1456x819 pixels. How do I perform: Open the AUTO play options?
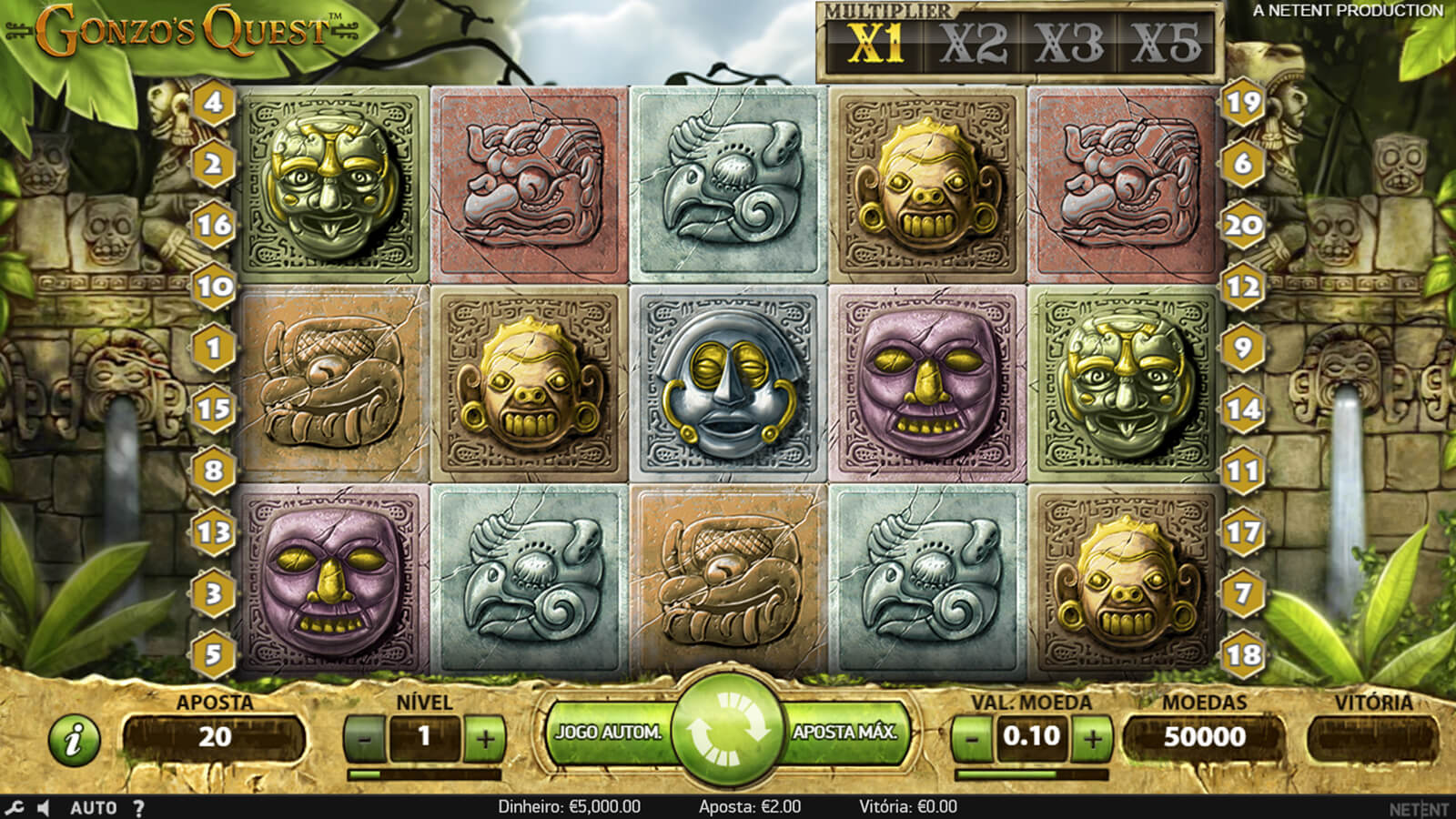point(93,807)
